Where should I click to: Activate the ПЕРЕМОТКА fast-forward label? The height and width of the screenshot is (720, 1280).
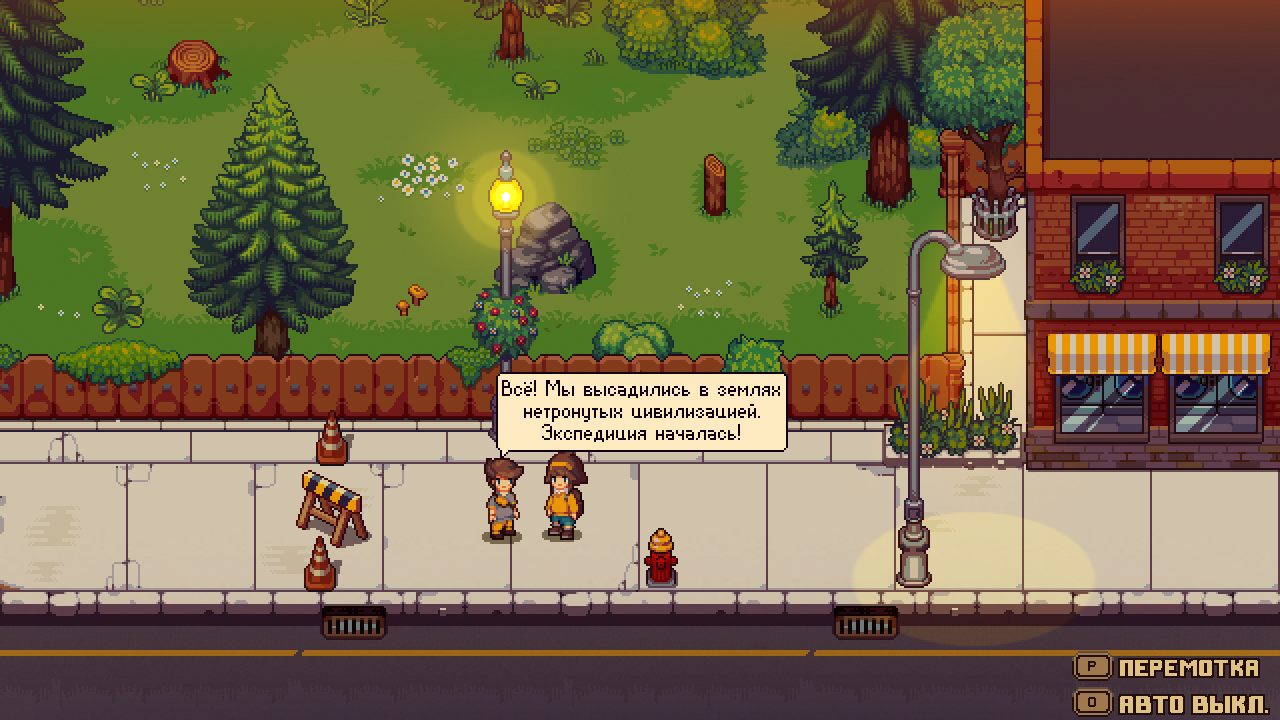point(1188,668)
